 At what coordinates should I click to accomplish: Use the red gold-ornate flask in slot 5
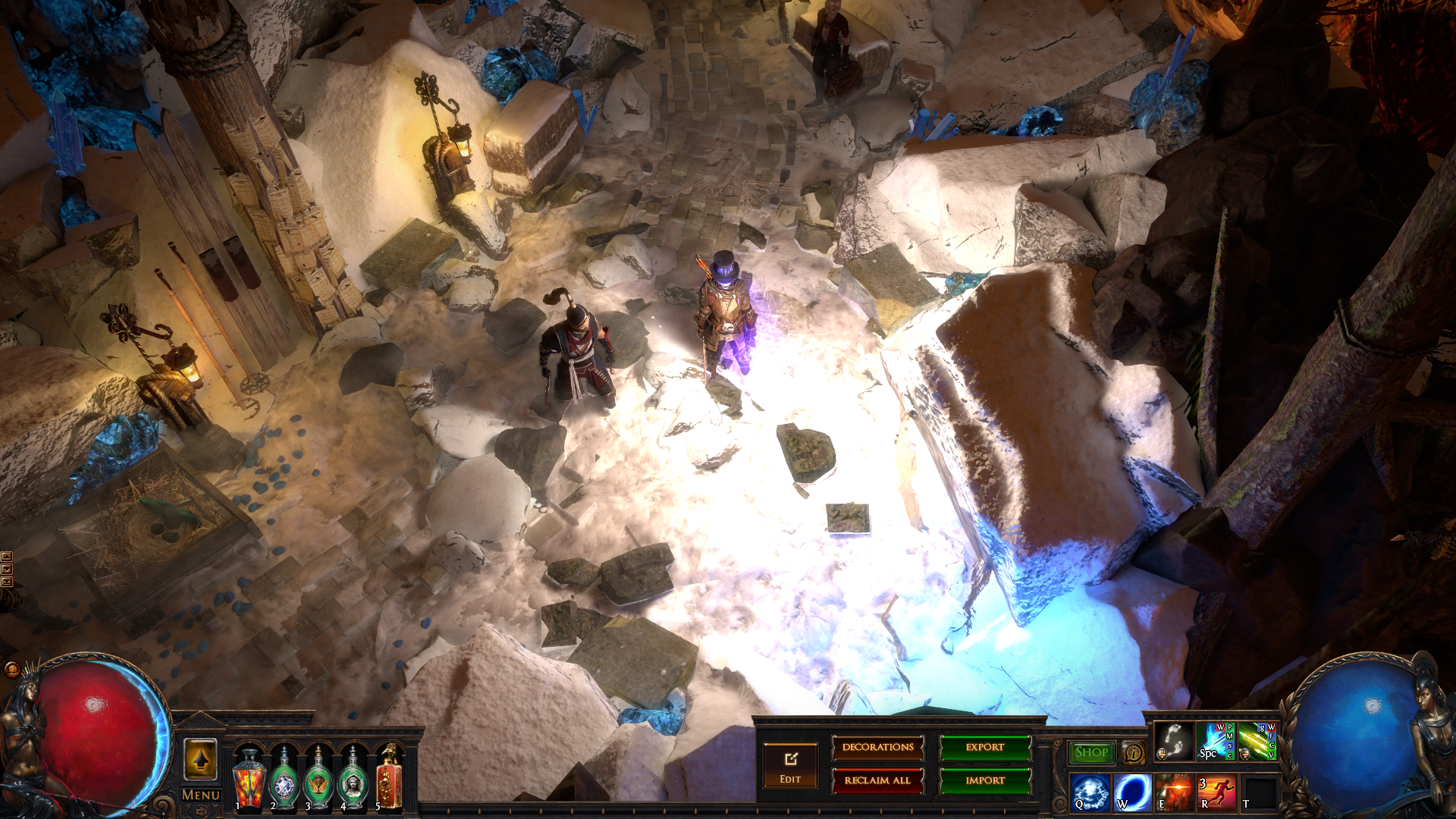388,779
